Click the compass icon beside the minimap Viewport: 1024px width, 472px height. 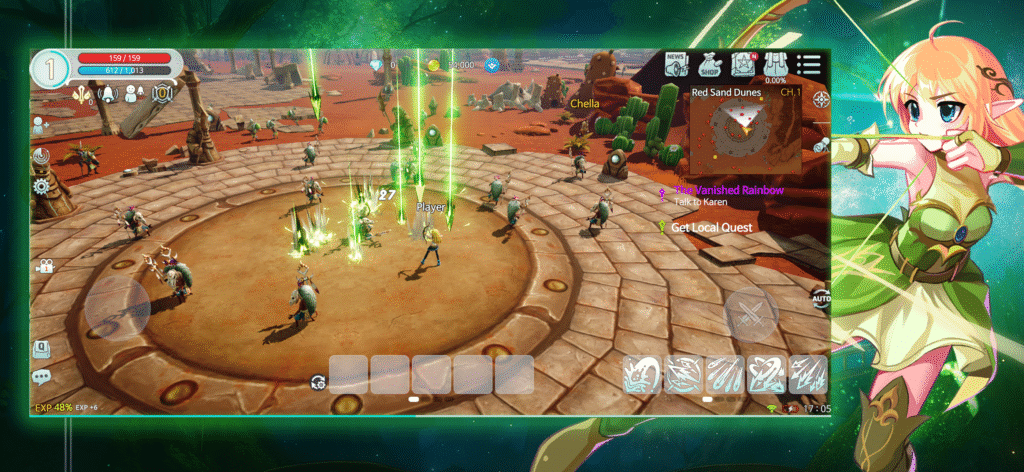tap(821, 99)
